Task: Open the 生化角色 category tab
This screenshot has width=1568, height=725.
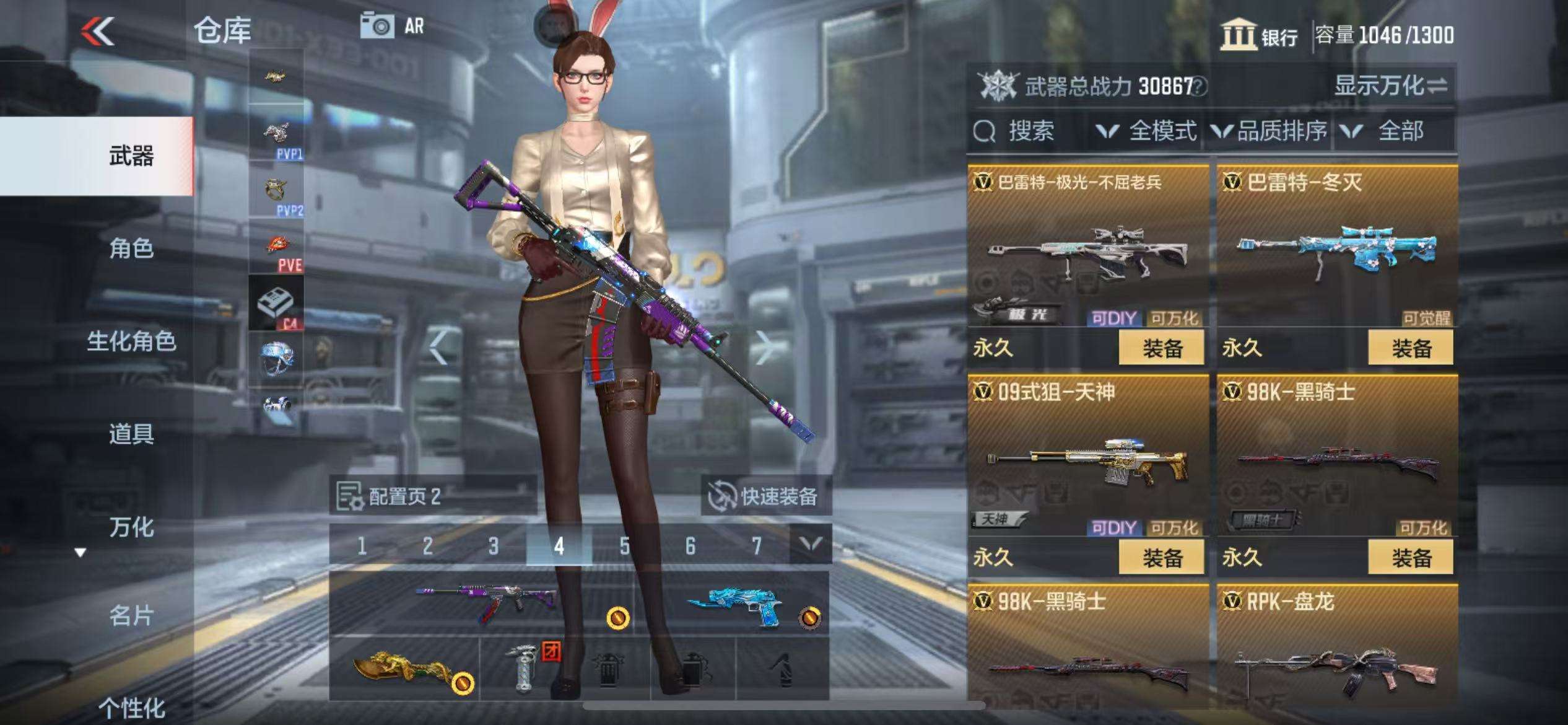Action: point(131,341)
